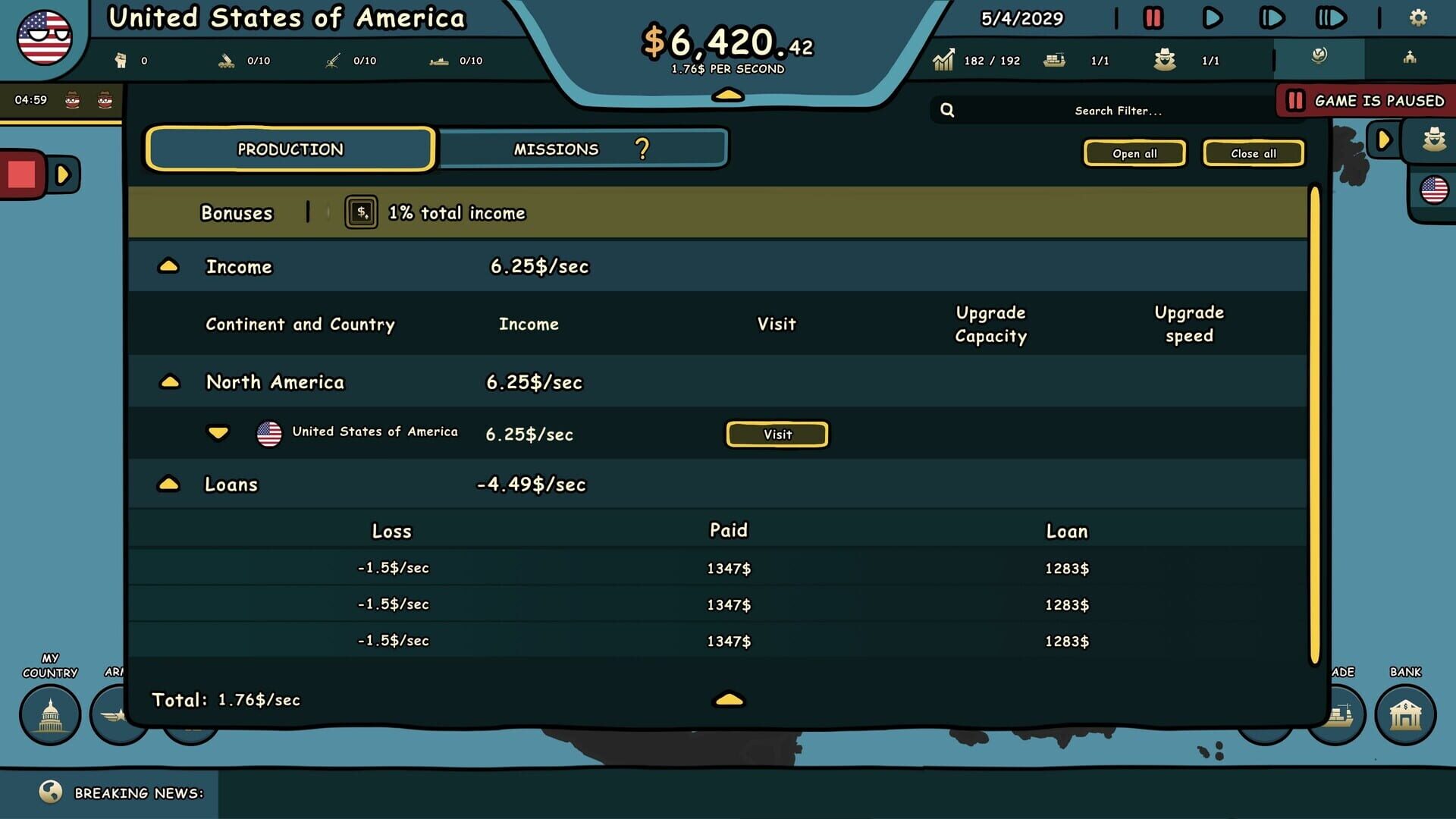Select the PRODUCTION tab

[290, 149]
